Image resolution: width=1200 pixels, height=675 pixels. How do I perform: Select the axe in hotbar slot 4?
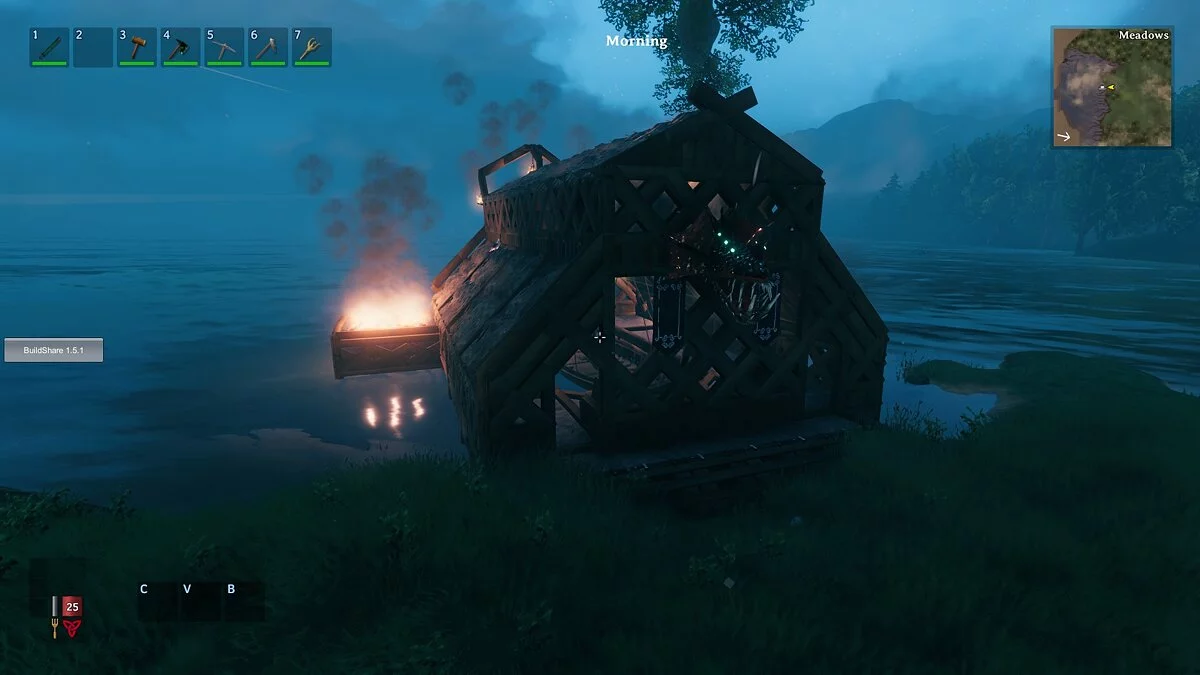(x=181, y=47)
